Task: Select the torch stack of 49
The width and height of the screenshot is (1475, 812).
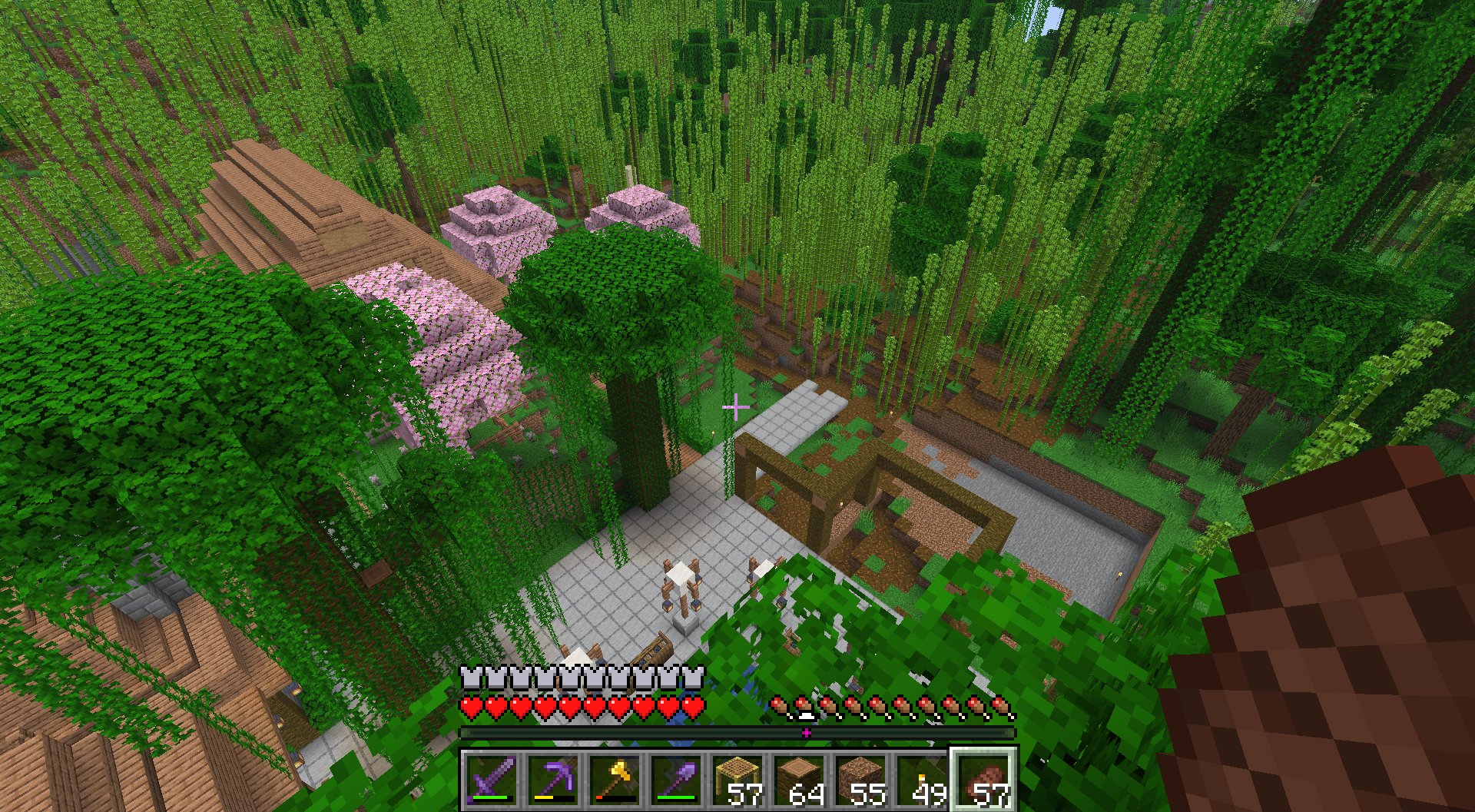Action: [923, 779]
